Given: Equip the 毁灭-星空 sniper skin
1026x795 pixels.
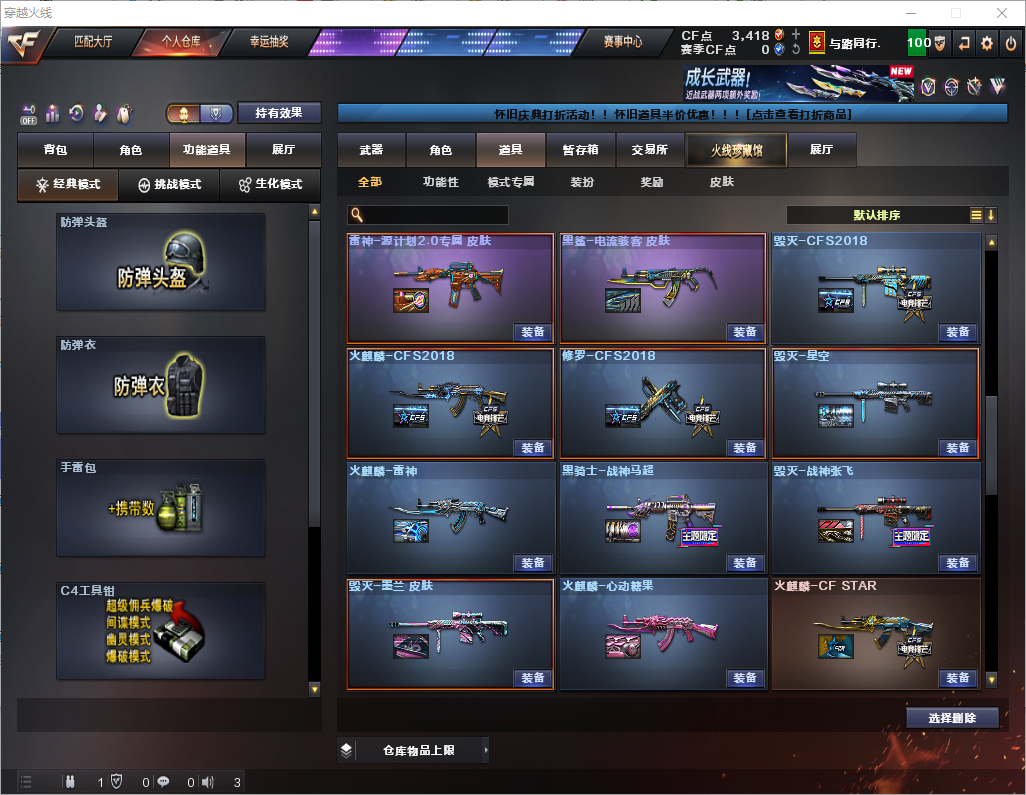Looking at the screenshot, I should point(958,448).
